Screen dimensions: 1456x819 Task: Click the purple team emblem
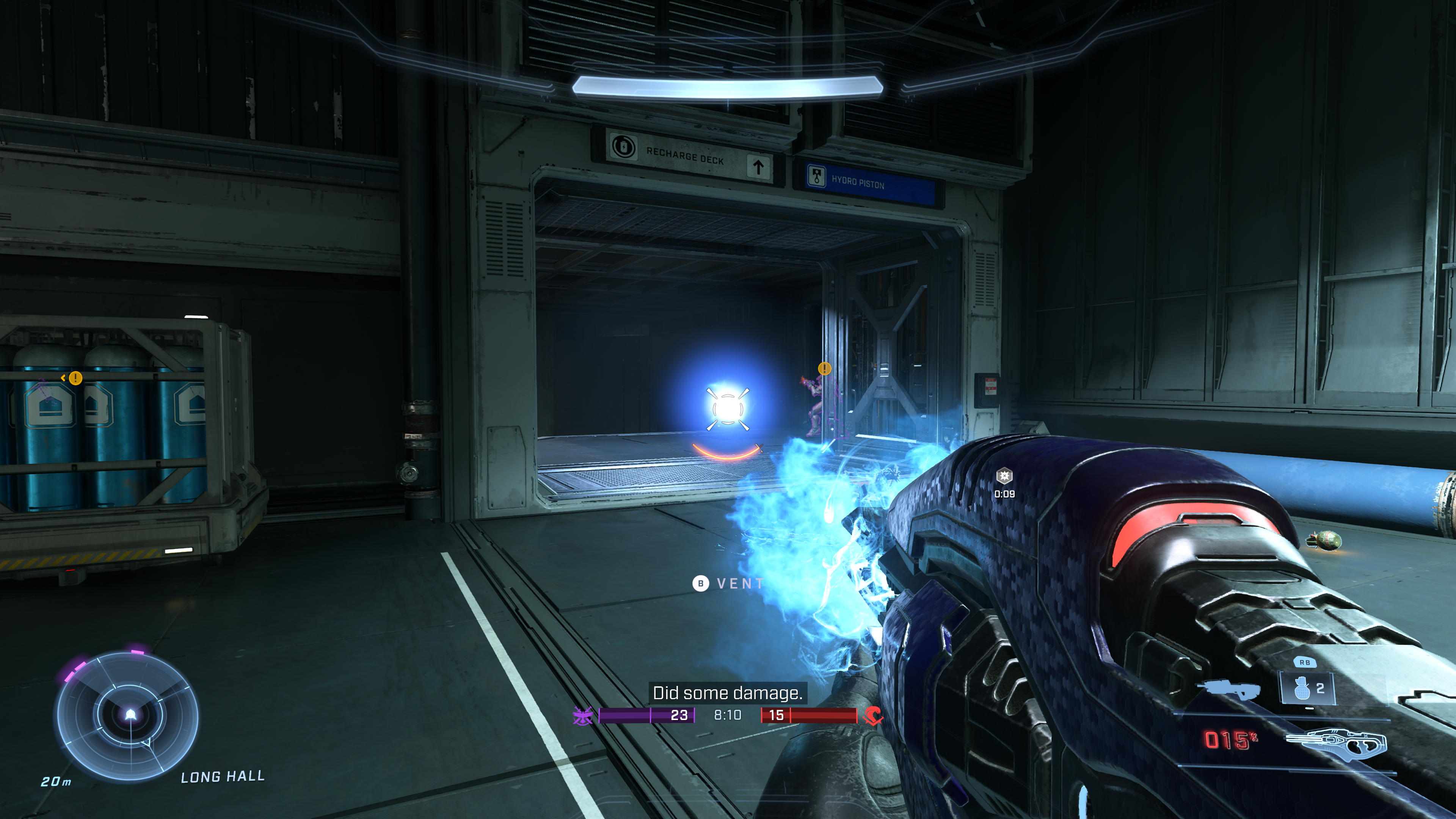click(x=582, y=715)
